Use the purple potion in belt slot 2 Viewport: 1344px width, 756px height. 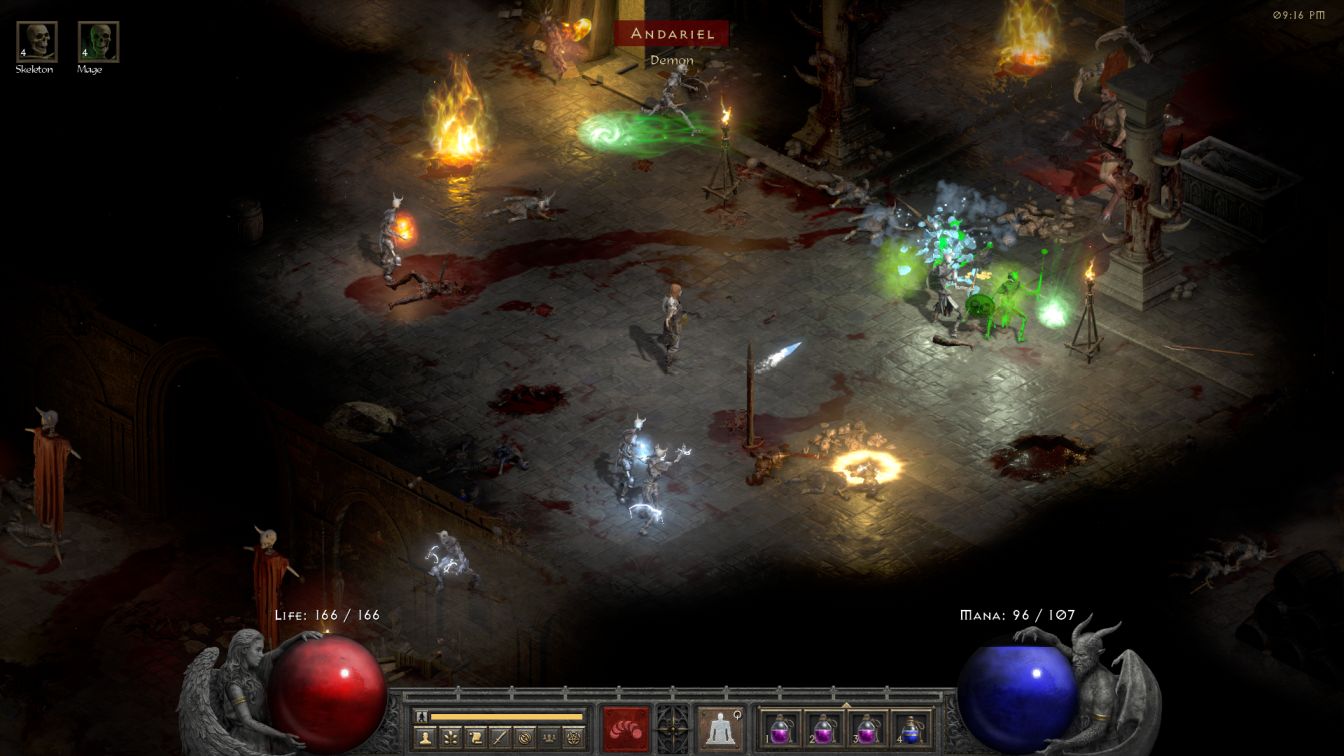tap(824, 729)
